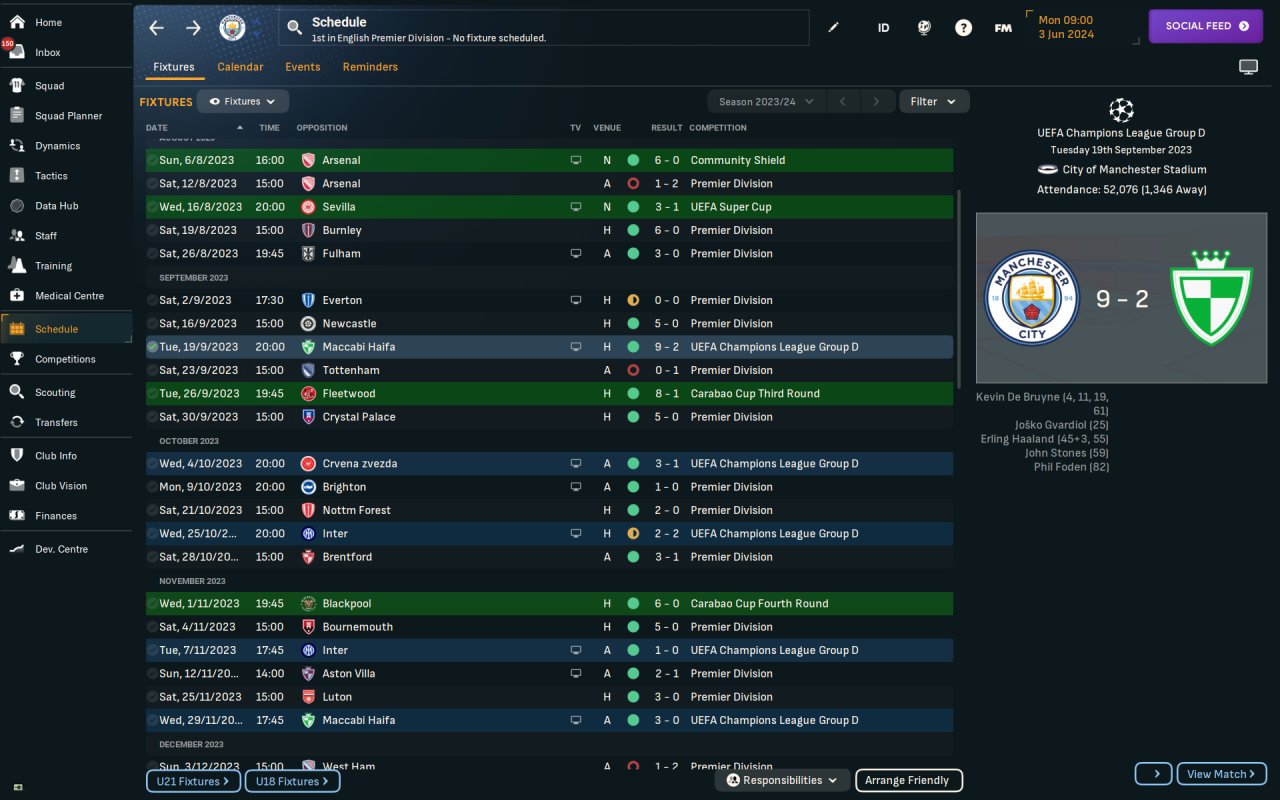Image resolution: width=1280 pixels, height=800 pixels.
Task: Open the U21 Fixtures list
Action: [x=193, y=781]
